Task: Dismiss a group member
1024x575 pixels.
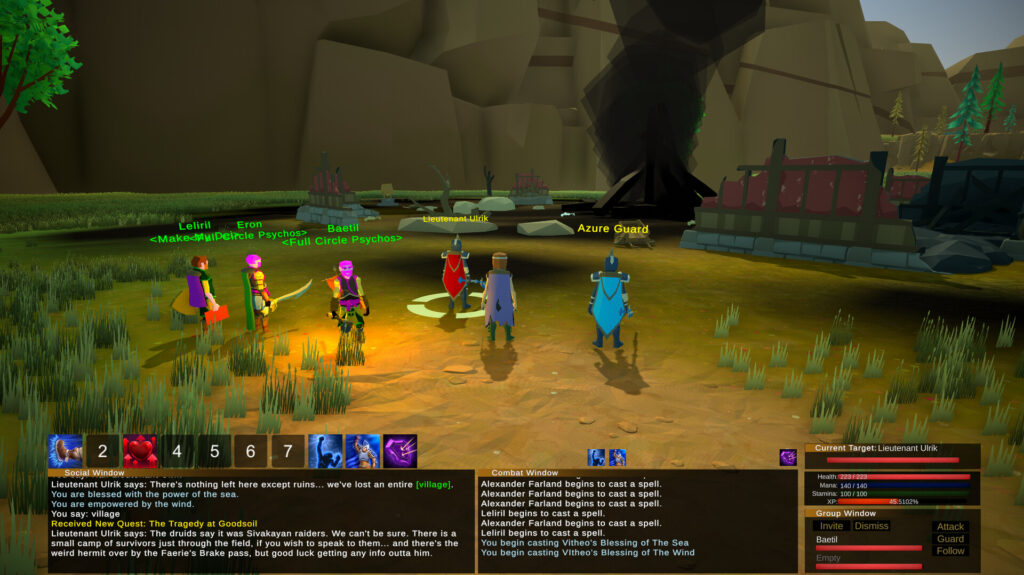Action: tap(871, 526)
